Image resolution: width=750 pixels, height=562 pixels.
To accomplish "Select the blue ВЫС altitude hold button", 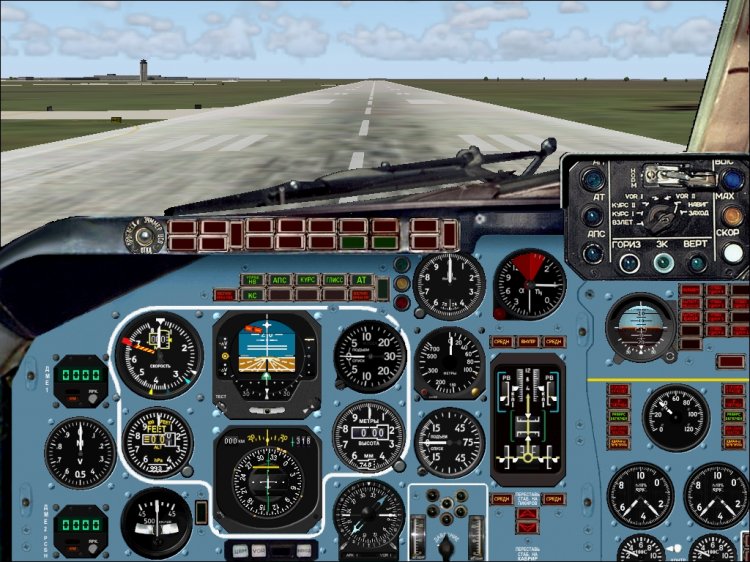I will (732, 179).
